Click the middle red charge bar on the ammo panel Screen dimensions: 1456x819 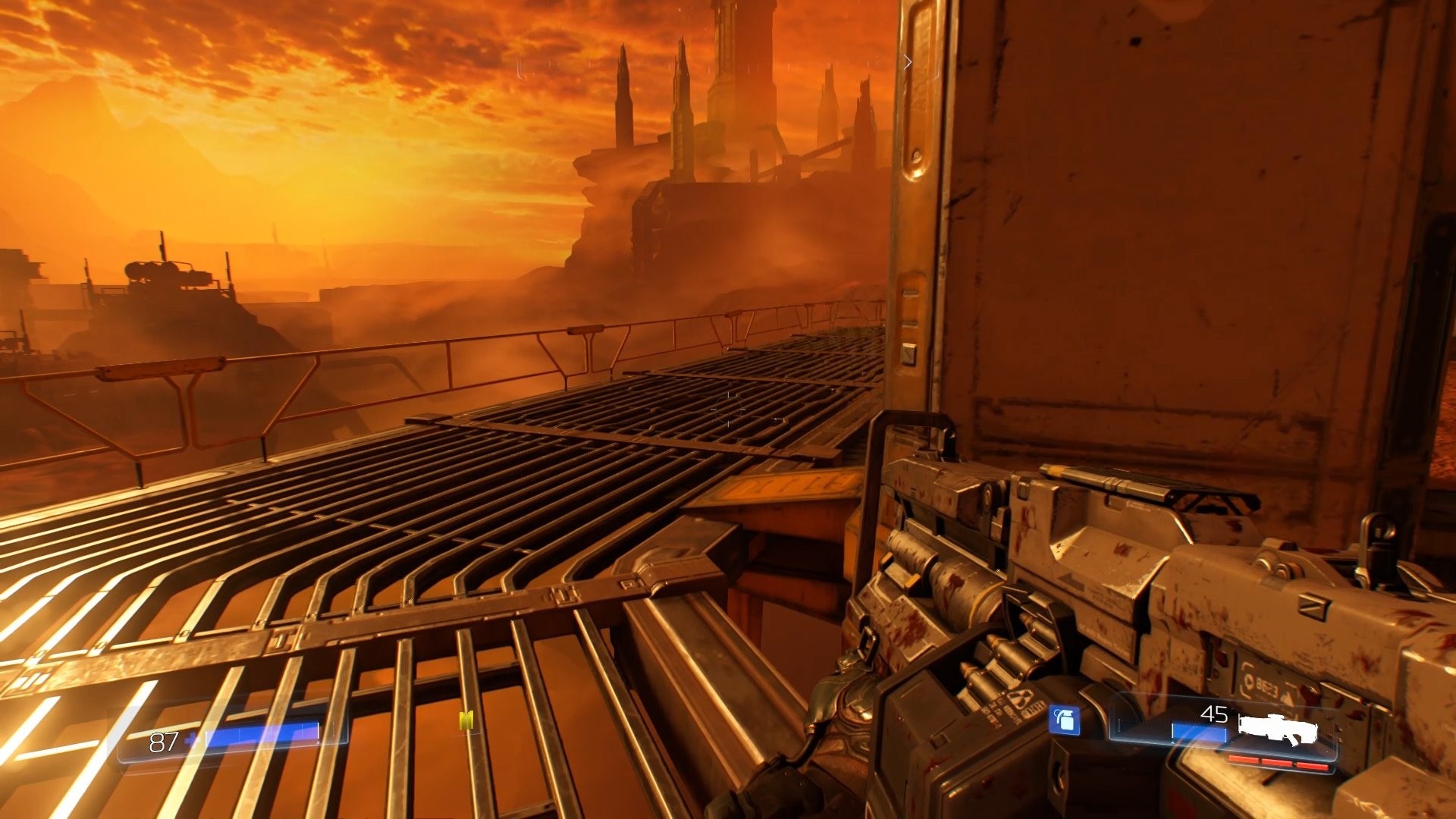[x=1276, y=763]
